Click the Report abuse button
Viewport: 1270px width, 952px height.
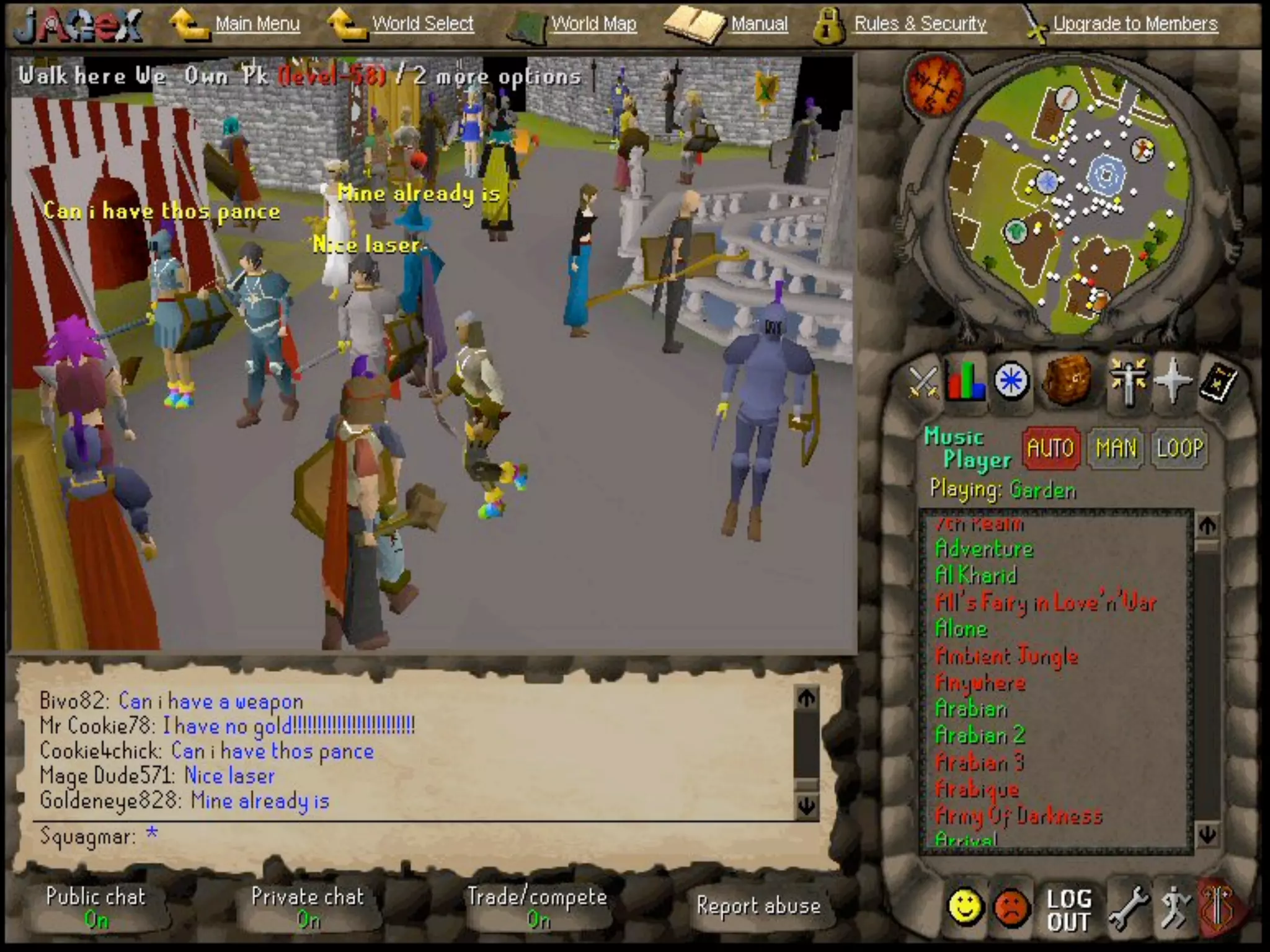758,906
